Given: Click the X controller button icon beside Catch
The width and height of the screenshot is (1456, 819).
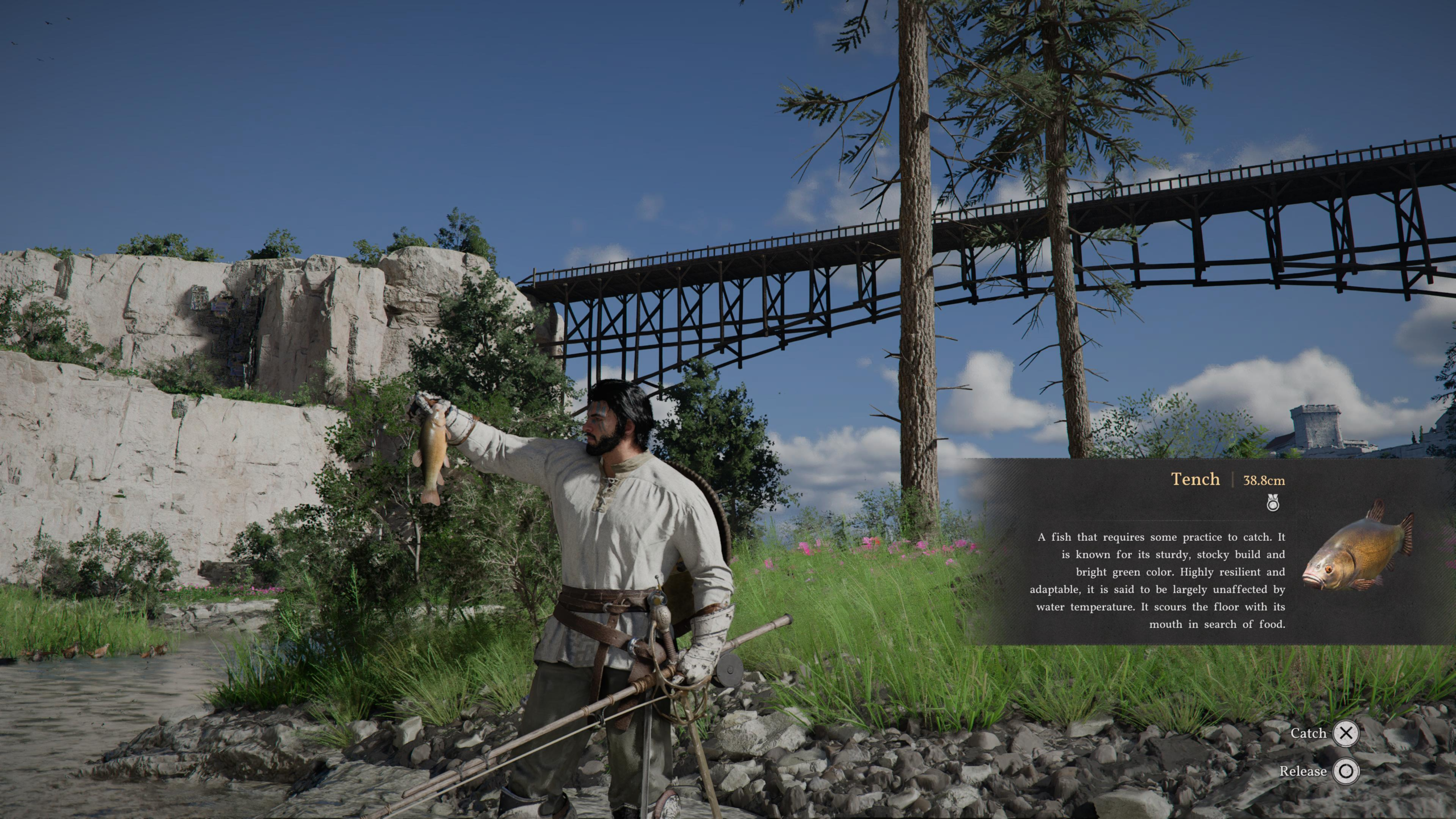Looking at the screenshot, I should tap(1347, 733).
